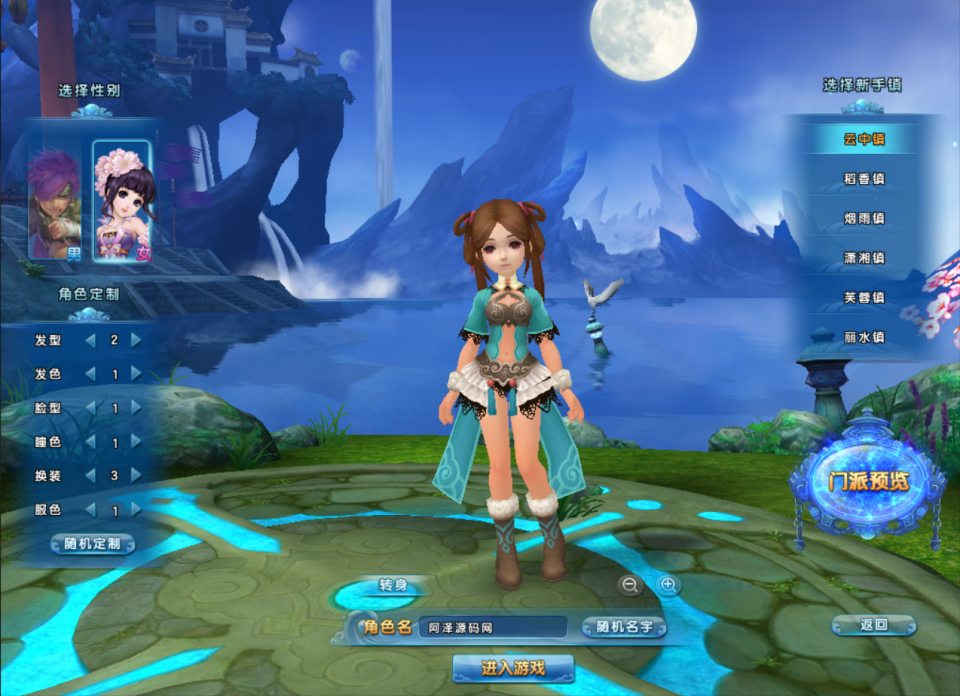Choose 潇湘镇 starter town

863,259
